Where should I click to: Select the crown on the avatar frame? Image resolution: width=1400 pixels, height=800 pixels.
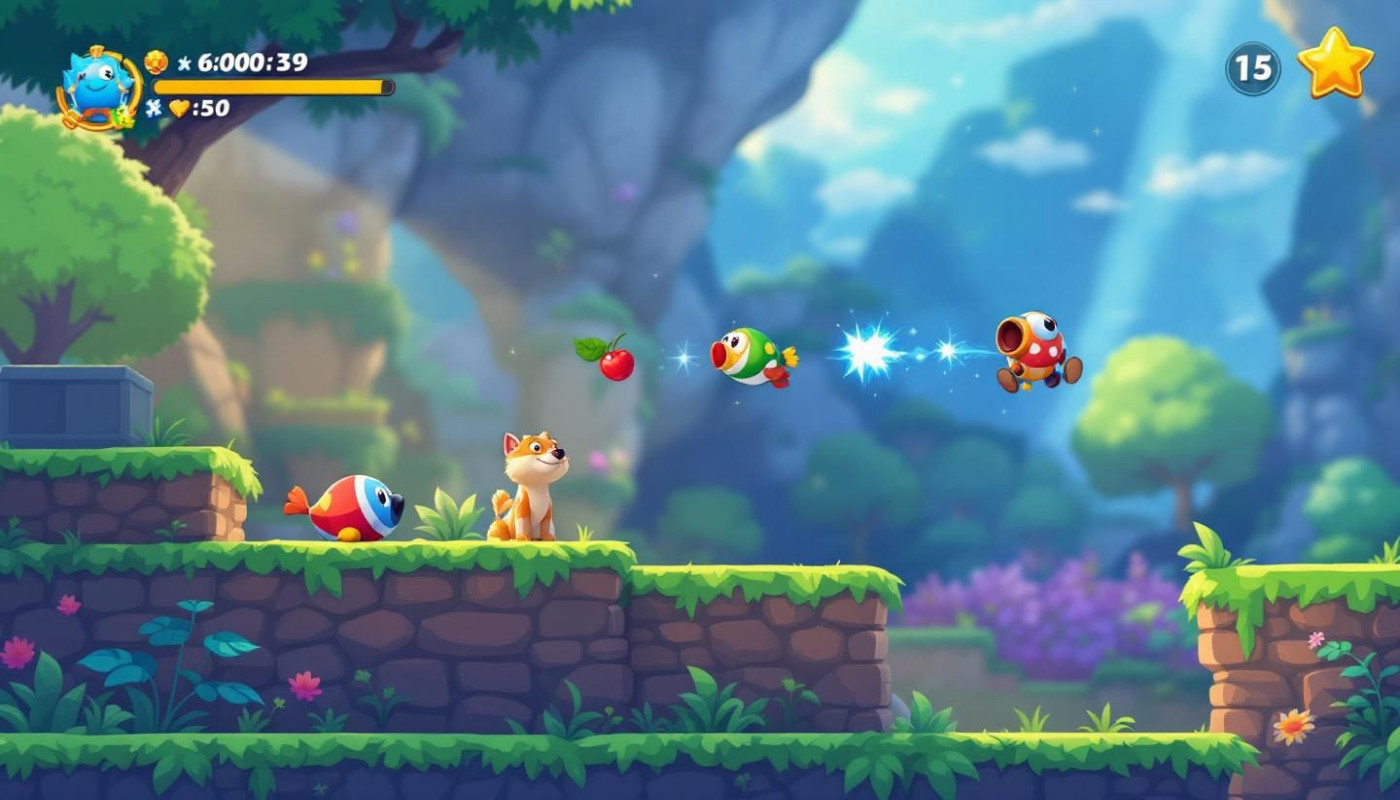click(x=97, y=49)
